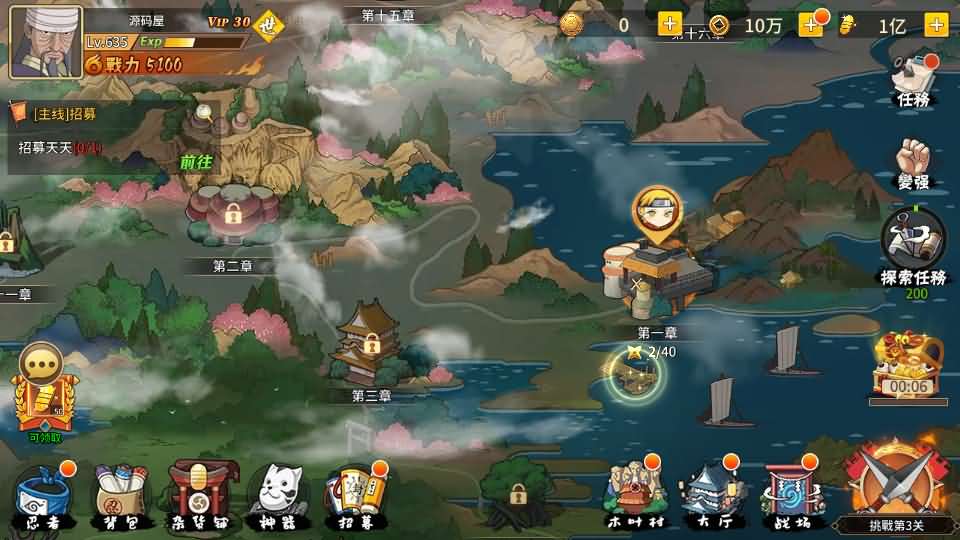Open the 任務 quest scroll
This screenshot has height=540, width=960.
click(x=914, y=79)
